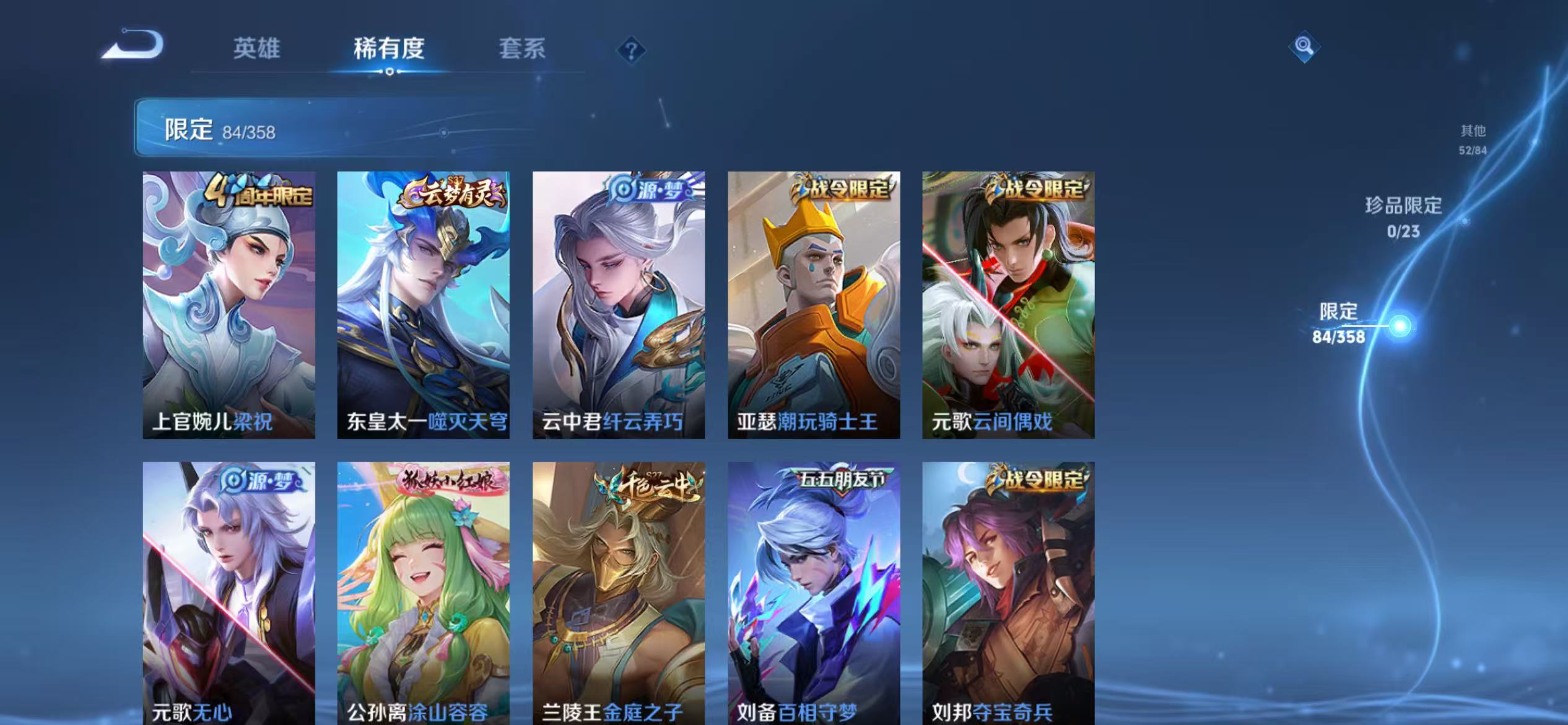Switch to the 英雄 tab
Screen dimensions: 1568x725
coord(258,50)
